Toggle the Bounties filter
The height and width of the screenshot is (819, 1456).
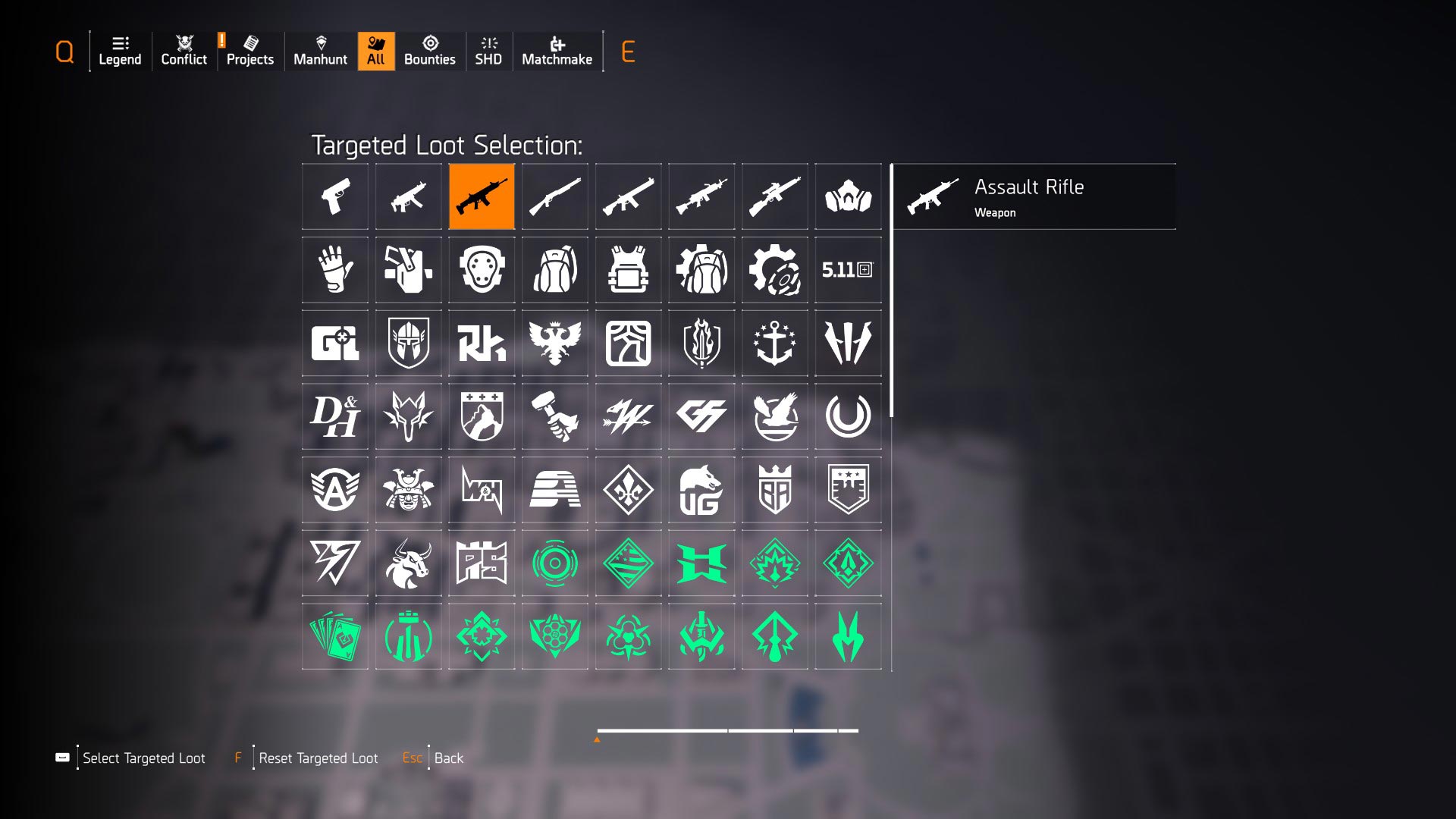pyautogui.click(x=430, y=52)
